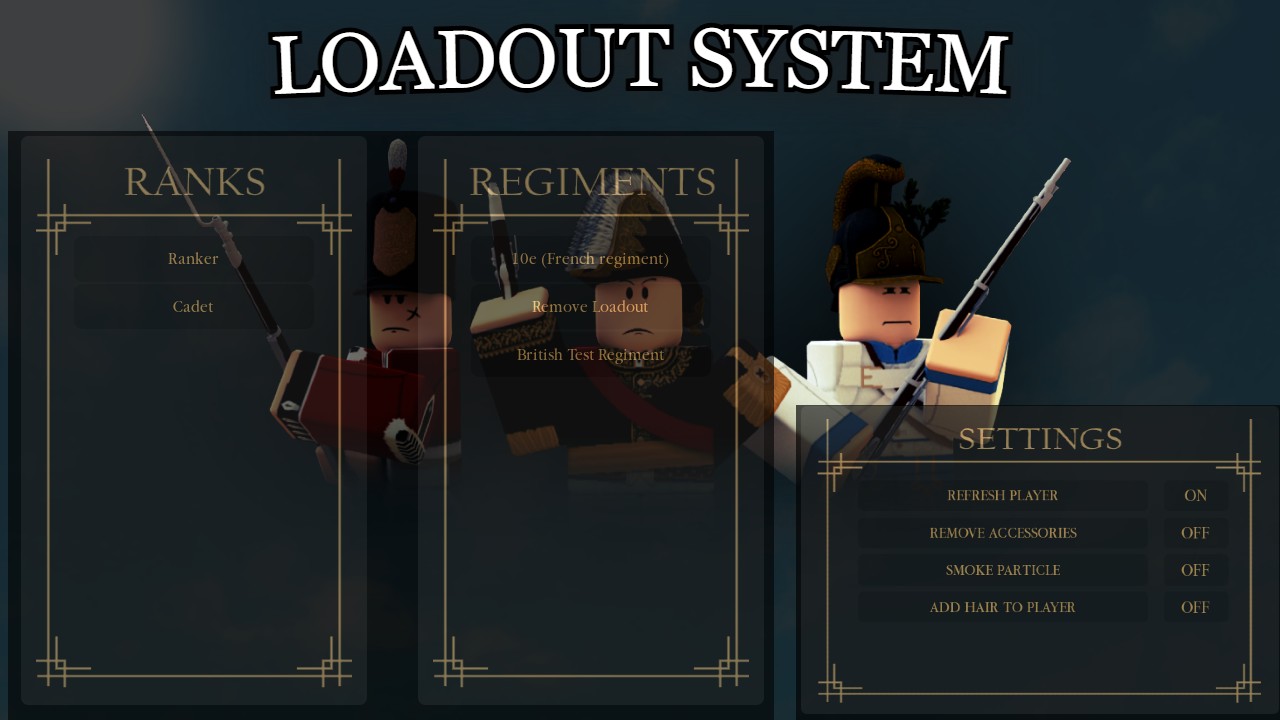Image resolution: width=1280 pixels, height=720 pixels.
Task: Turn on Add Hair to Player
Action: [1195, 607]
